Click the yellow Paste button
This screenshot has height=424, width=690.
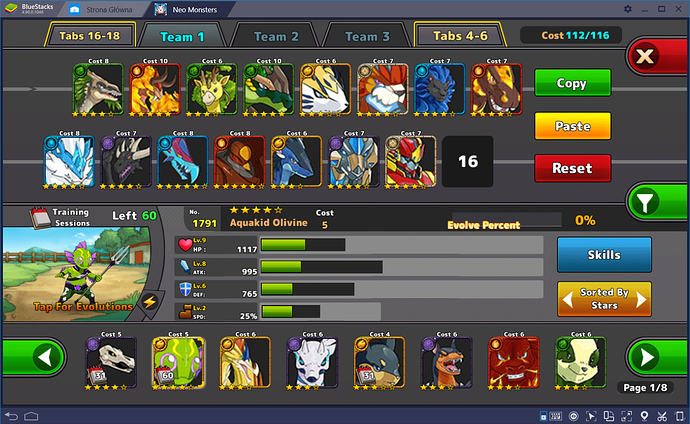click(x=571, y=126)
